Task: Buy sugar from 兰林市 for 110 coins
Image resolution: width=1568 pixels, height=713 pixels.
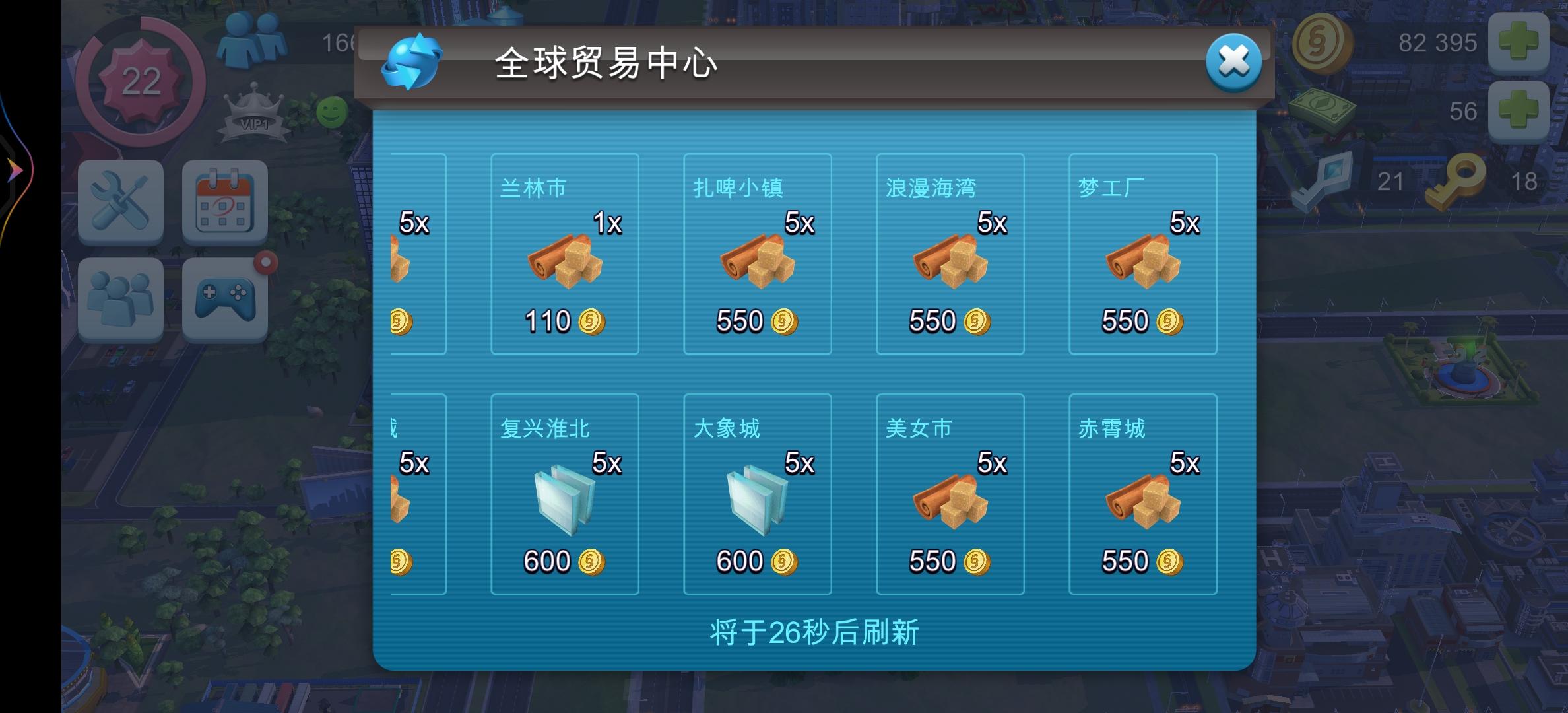Action: (564, 254)
